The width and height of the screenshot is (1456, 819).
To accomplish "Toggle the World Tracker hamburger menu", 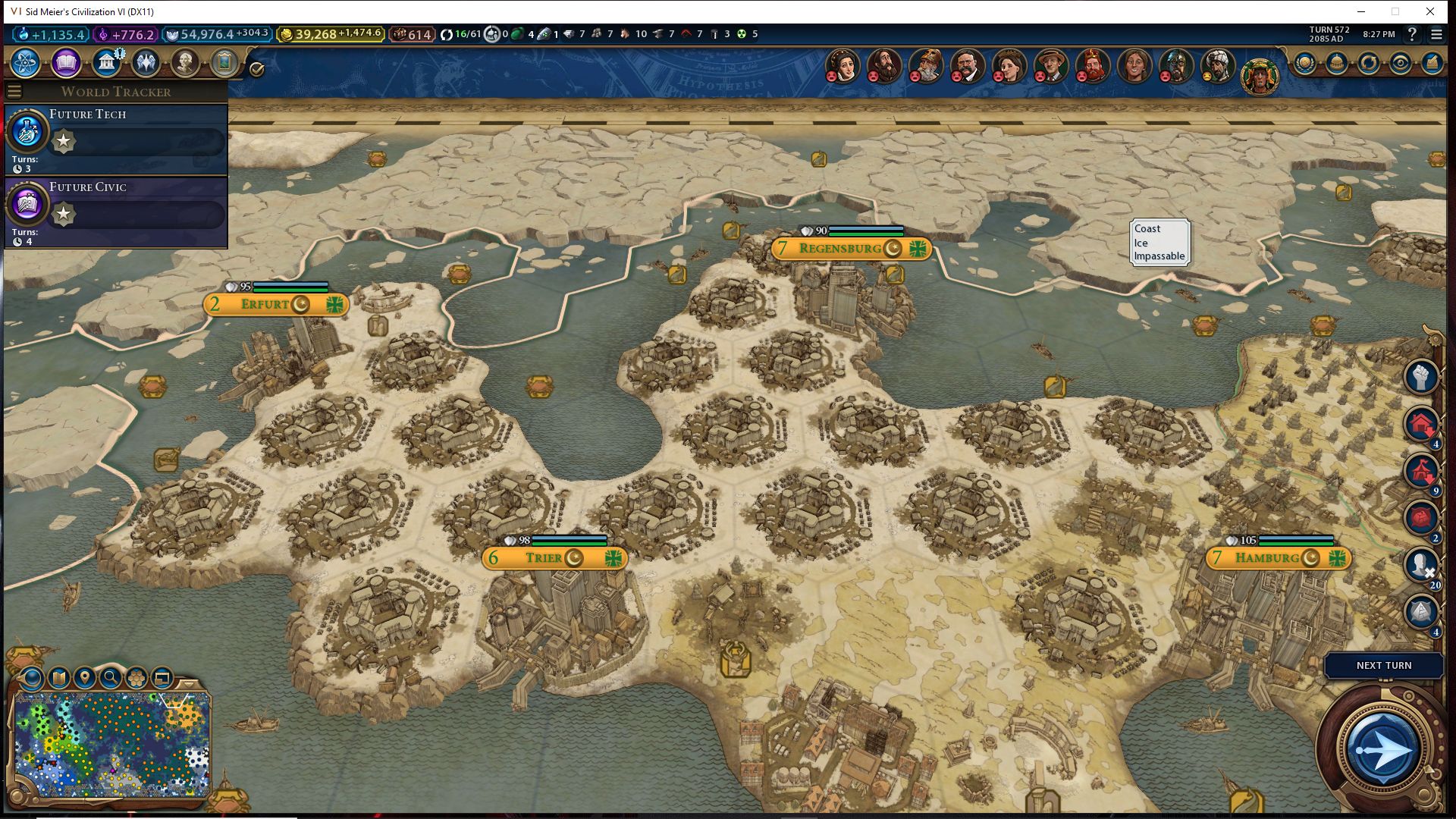I will pos(14,92).
